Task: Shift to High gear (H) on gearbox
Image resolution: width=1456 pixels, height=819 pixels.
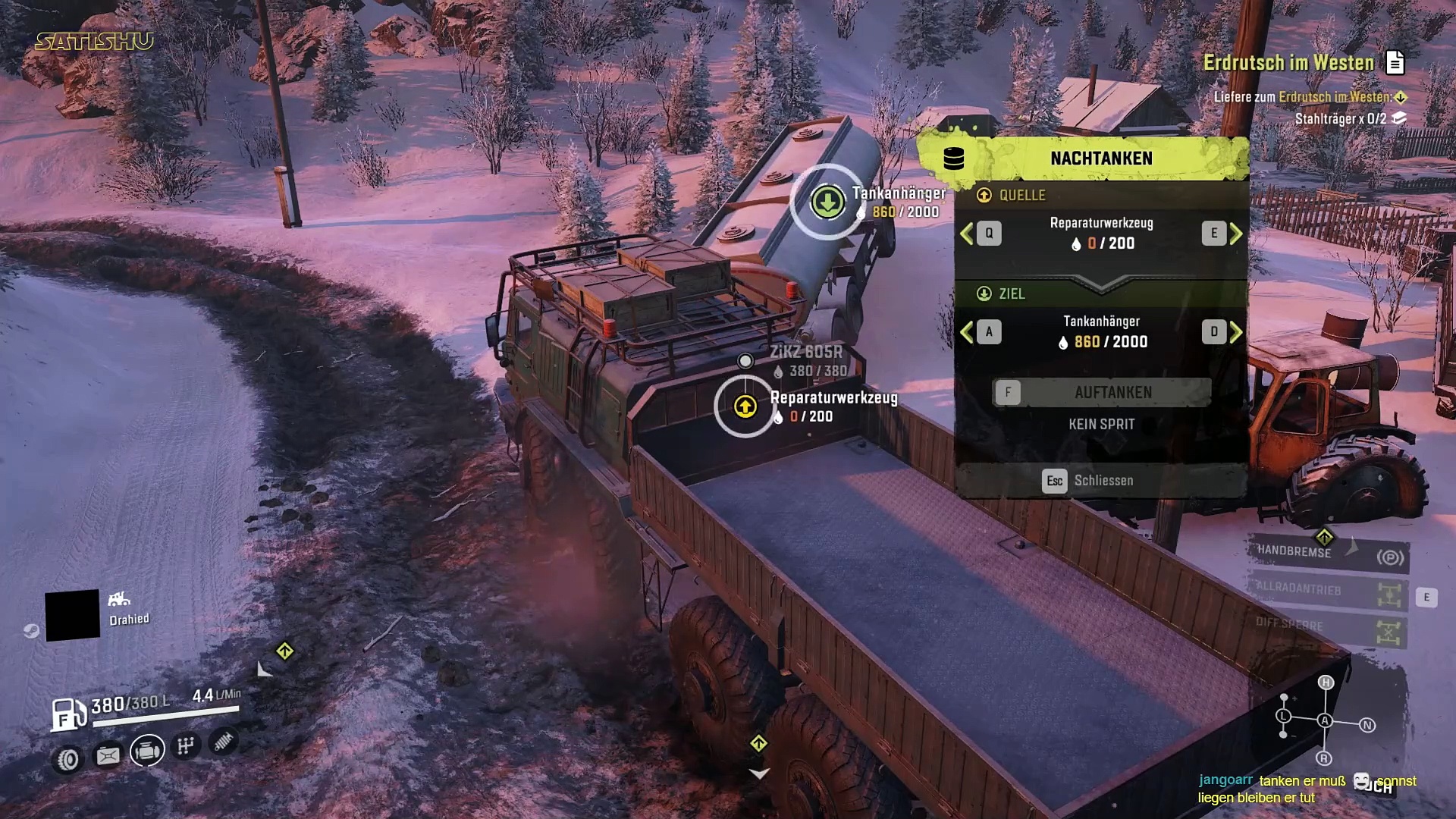Action: coord(1326,682)
